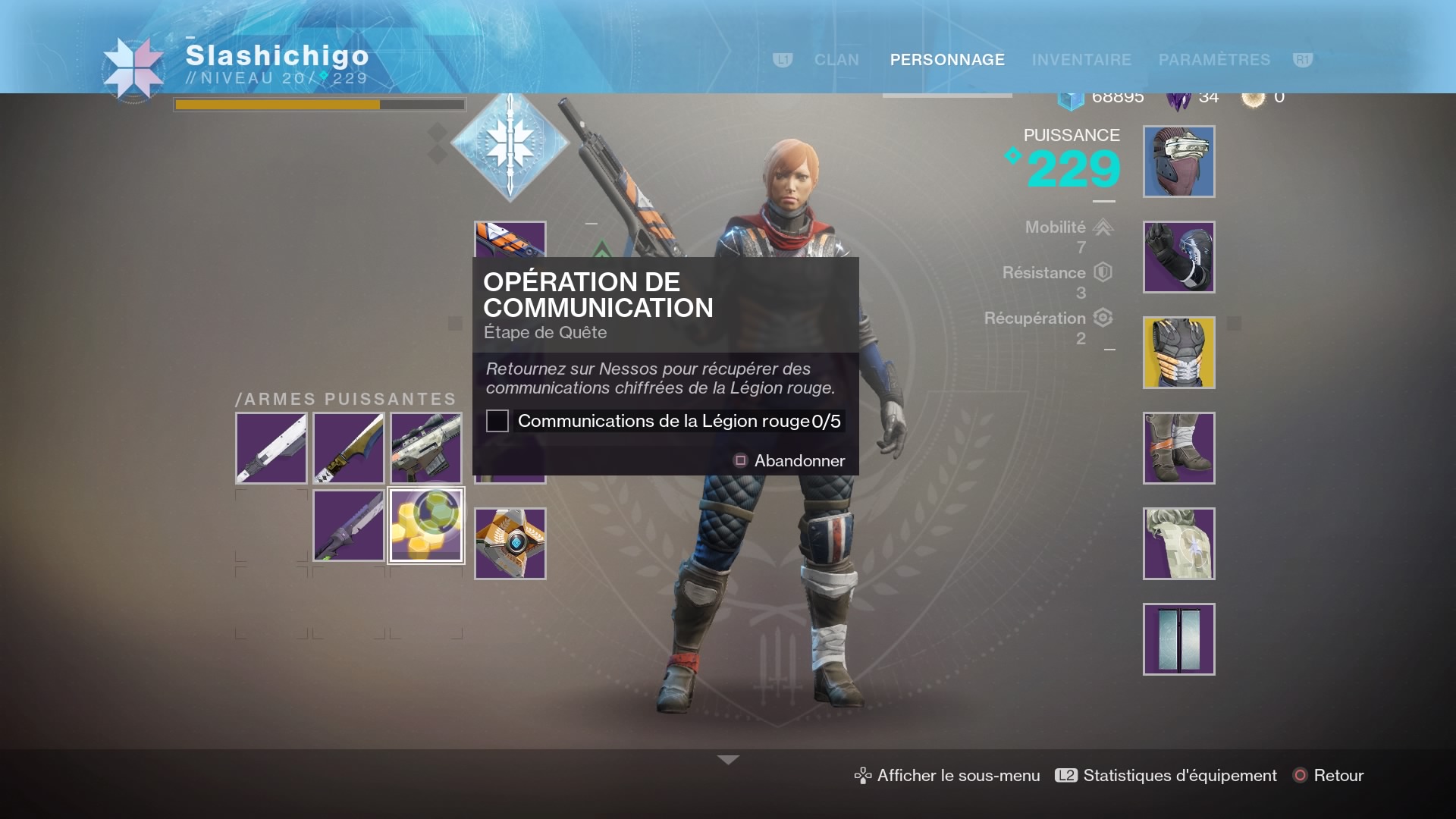Select the equipped orange-striped weapon slot
The image size is (1456, 819).
(510, 239)
